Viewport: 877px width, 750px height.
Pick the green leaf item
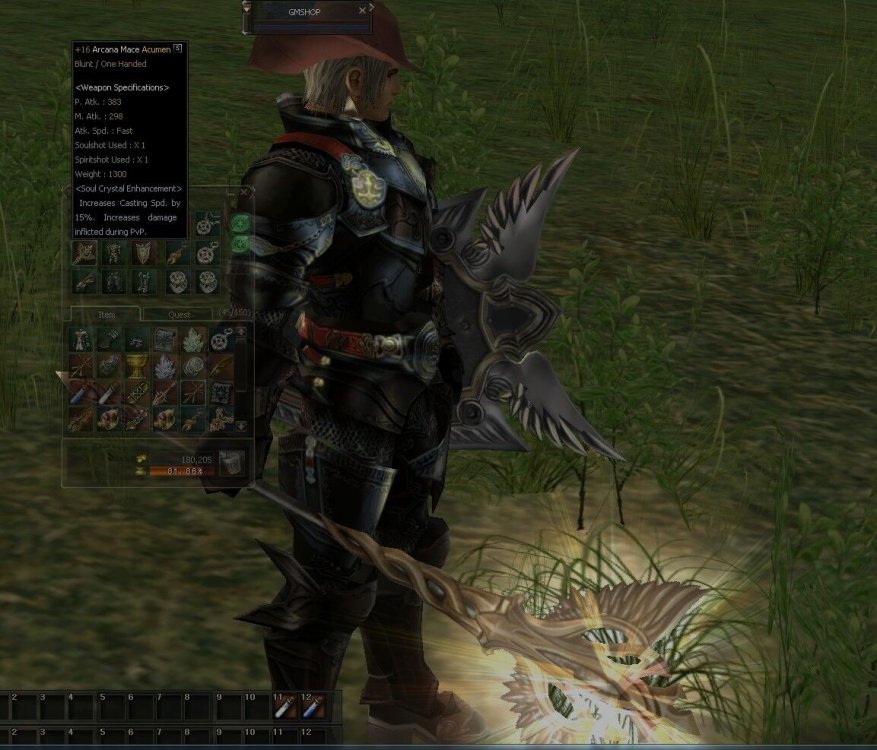193,339
